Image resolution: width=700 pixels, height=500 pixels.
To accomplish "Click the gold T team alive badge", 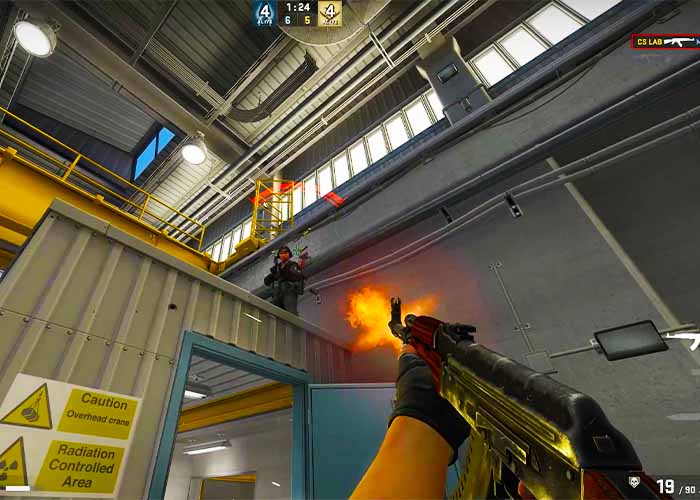I will (330, 13).
